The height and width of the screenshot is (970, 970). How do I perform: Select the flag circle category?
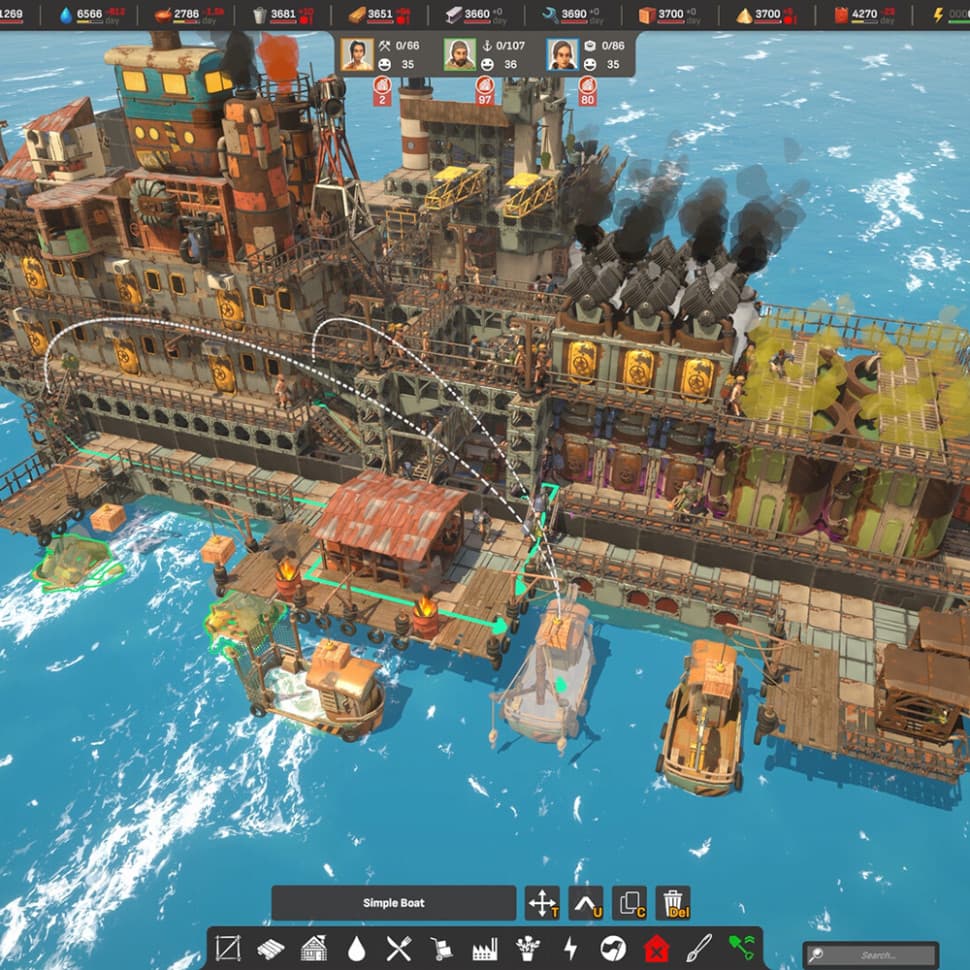coord(613,948)
